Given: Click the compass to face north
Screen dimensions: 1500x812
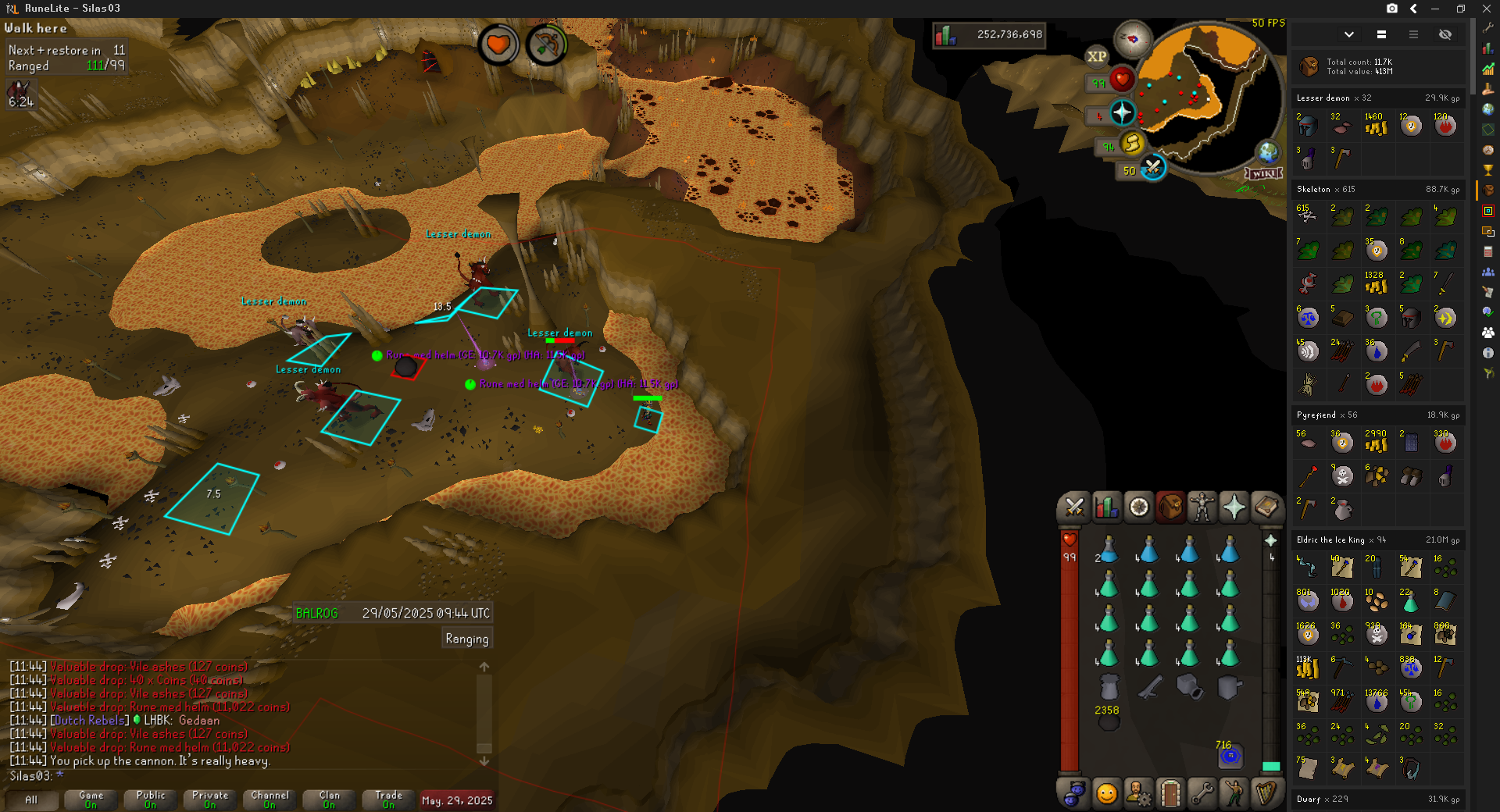Looking at the screenshot, I should pyautogui.click(x=1132, y=39).
